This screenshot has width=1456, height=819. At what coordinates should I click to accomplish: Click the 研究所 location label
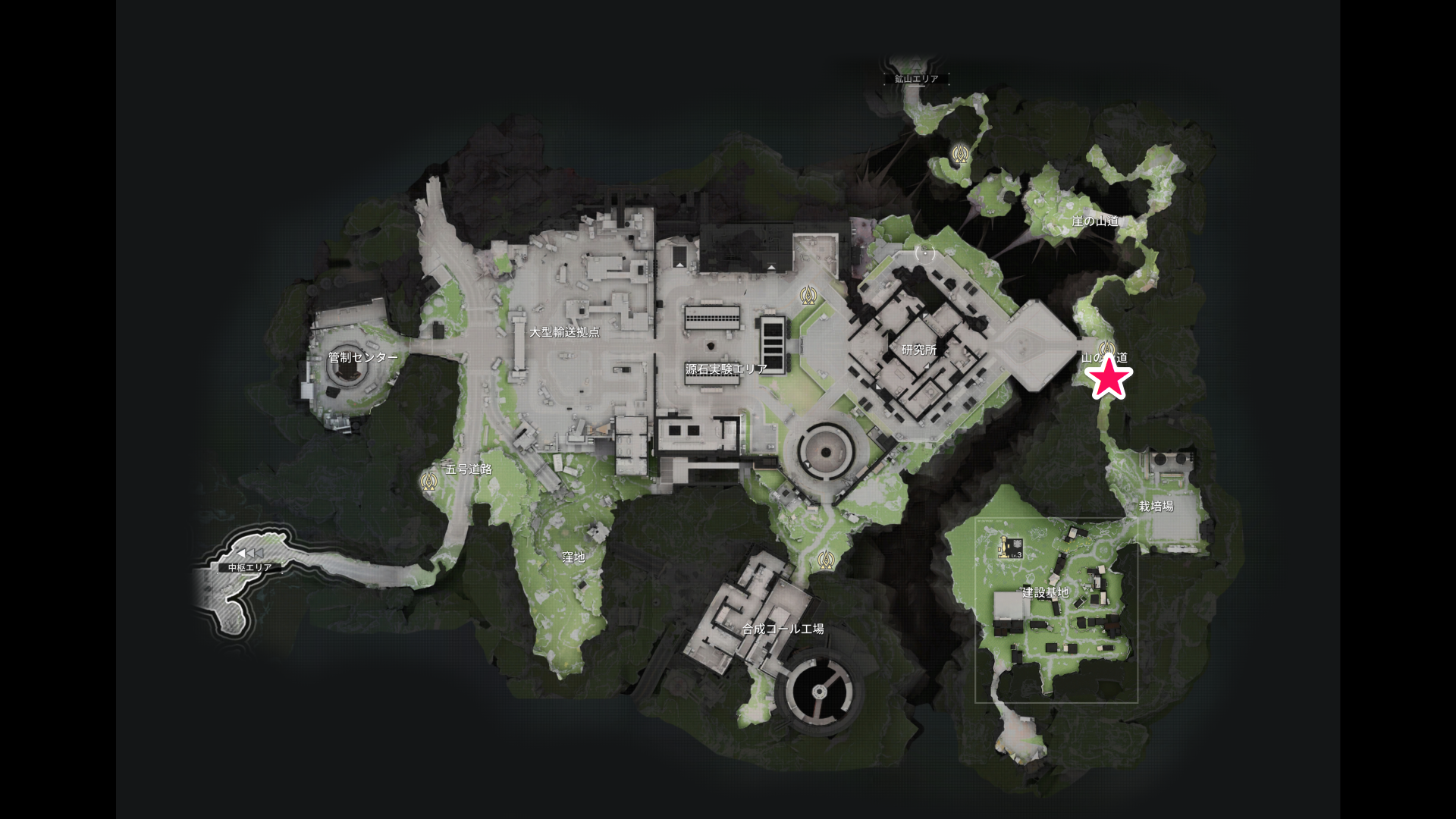click(918, 351)
